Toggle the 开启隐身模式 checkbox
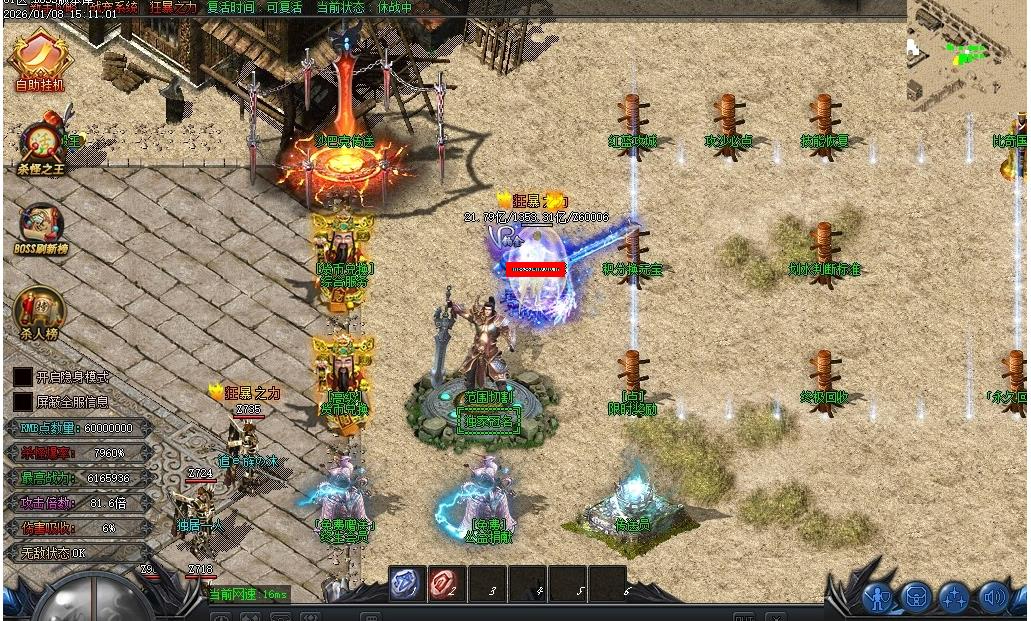 coord(22,377)
